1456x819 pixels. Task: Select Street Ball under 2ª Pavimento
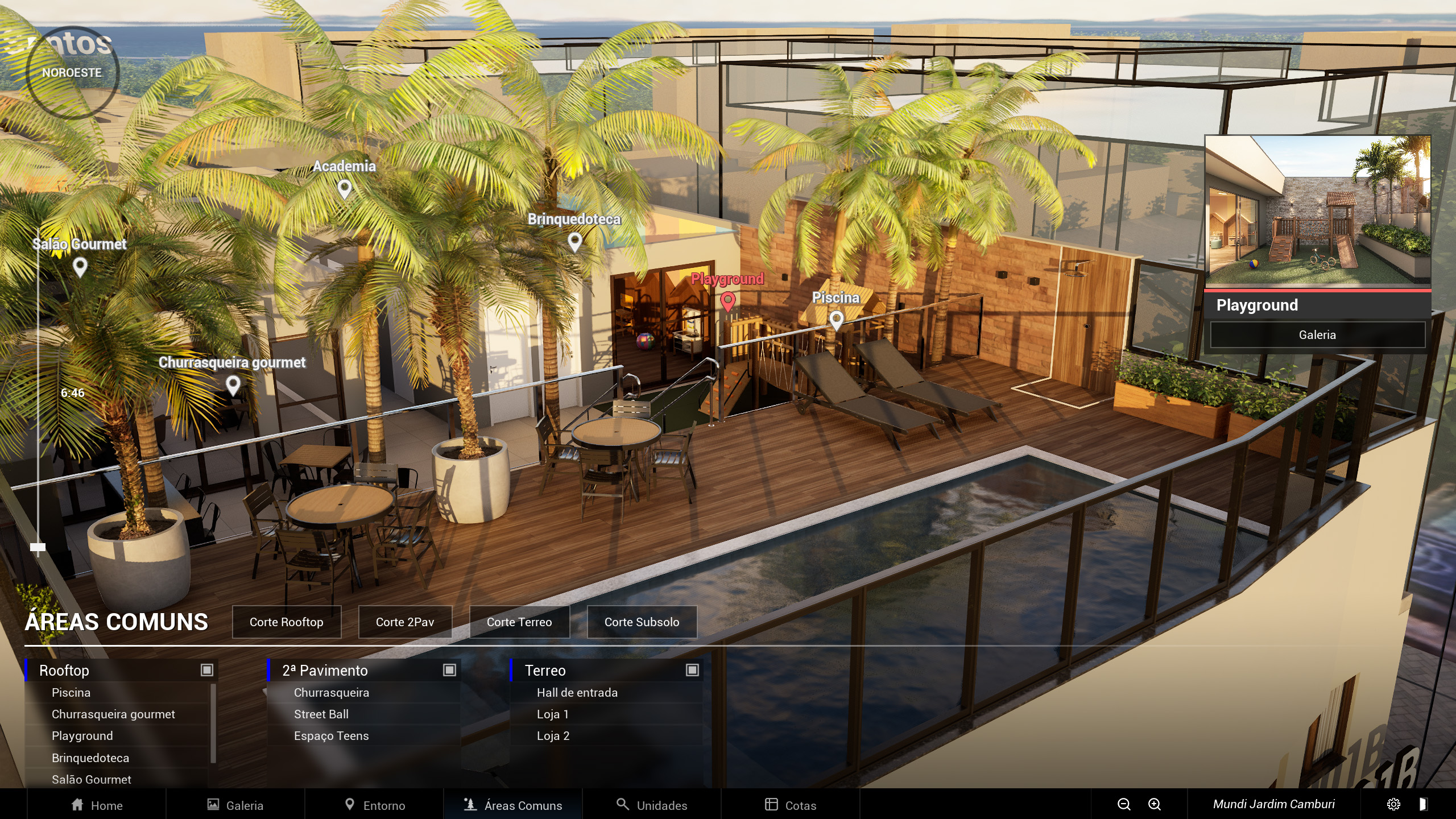tap(321, 714)
